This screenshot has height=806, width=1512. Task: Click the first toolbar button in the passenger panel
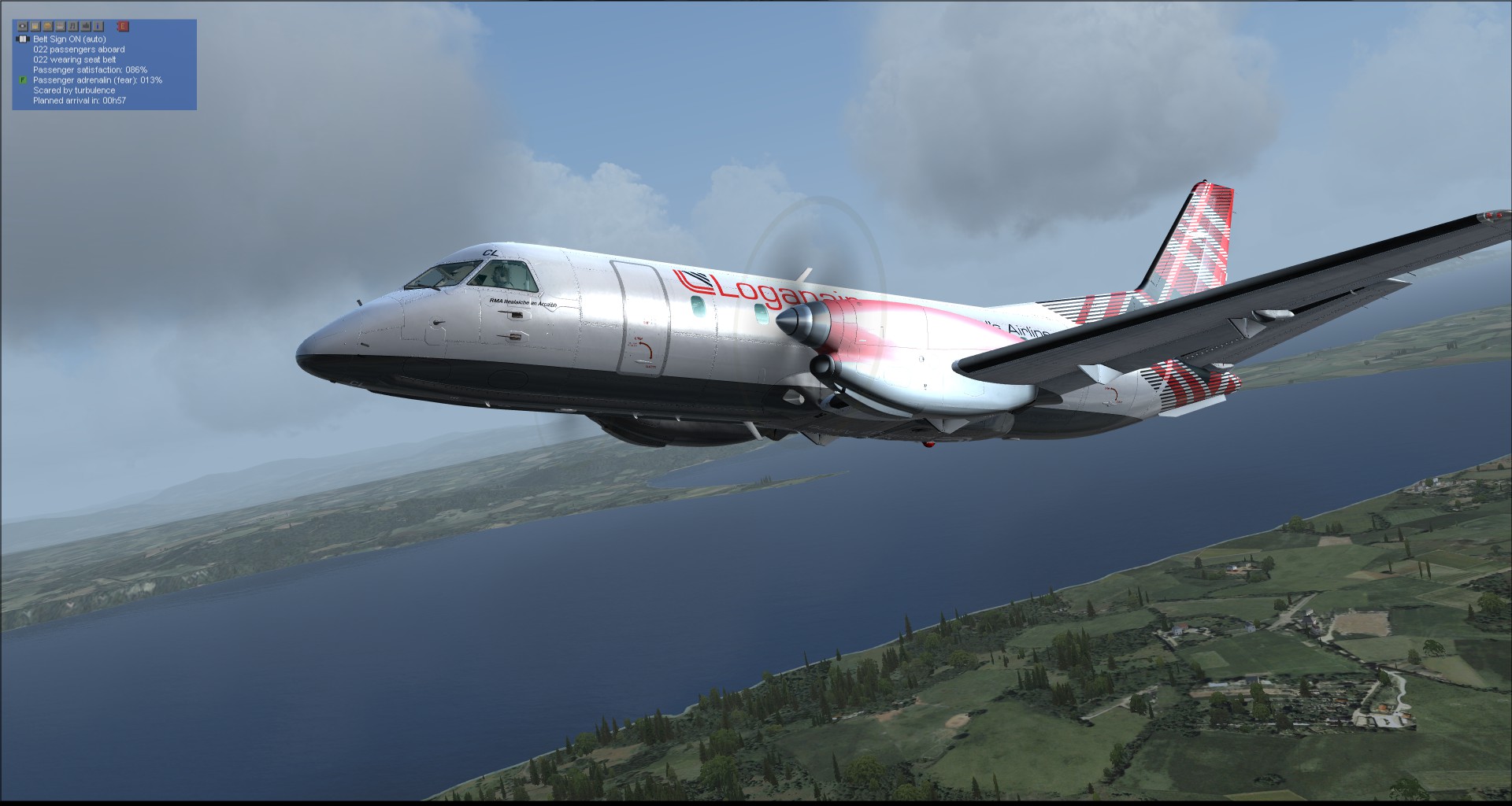[x=23, y=26]
